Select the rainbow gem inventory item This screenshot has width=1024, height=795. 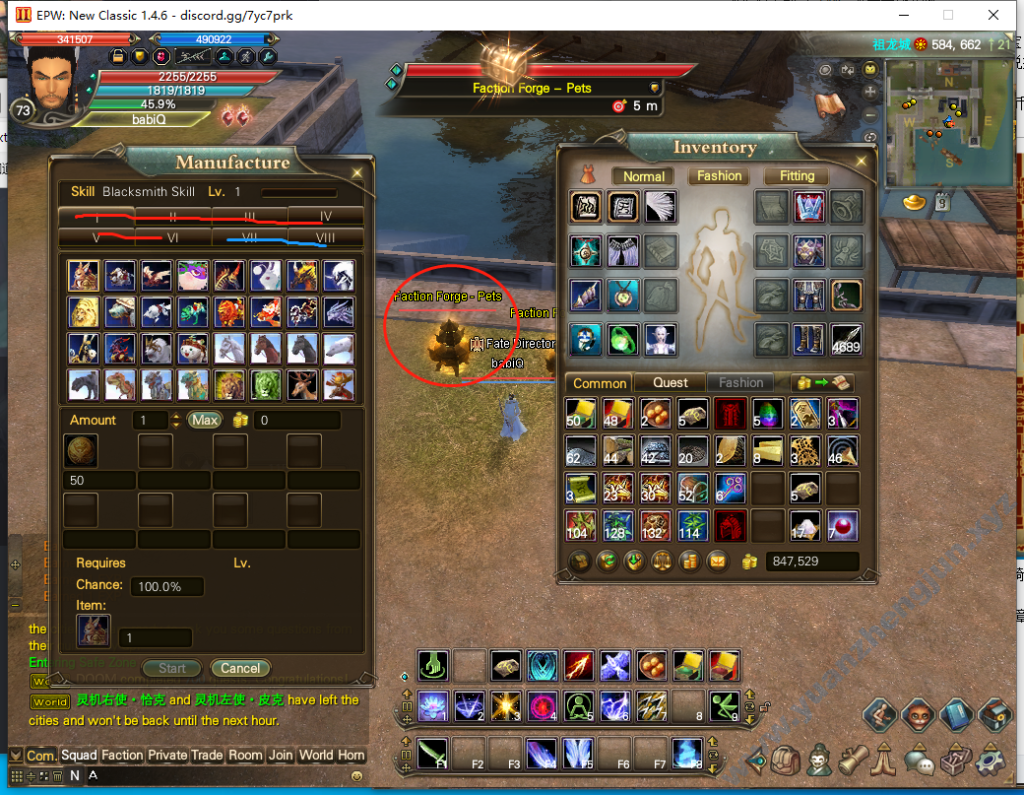click(769, 413)
